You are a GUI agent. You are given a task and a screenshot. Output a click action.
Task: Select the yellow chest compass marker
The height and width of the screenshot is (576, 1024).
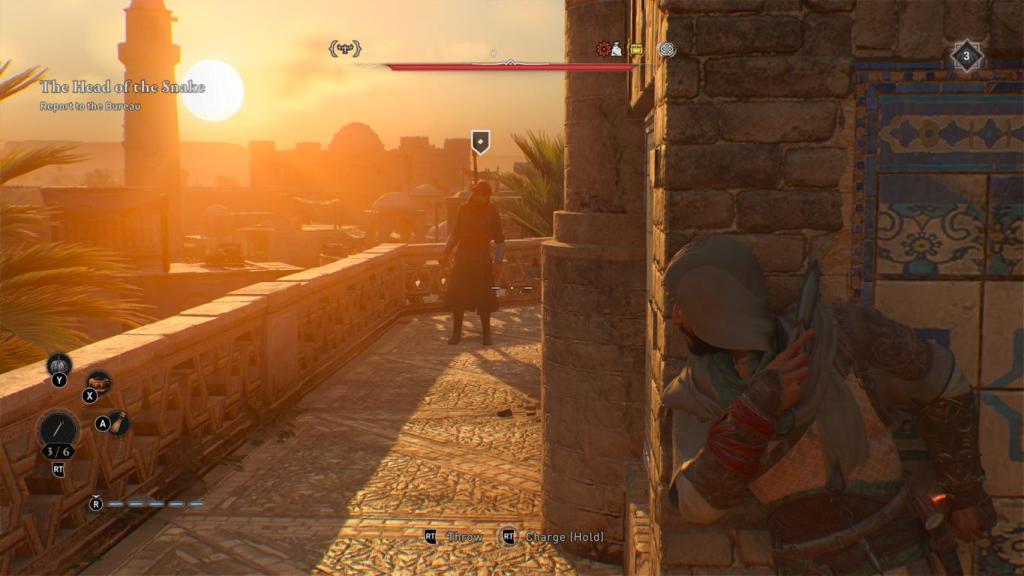coord(636,48)
